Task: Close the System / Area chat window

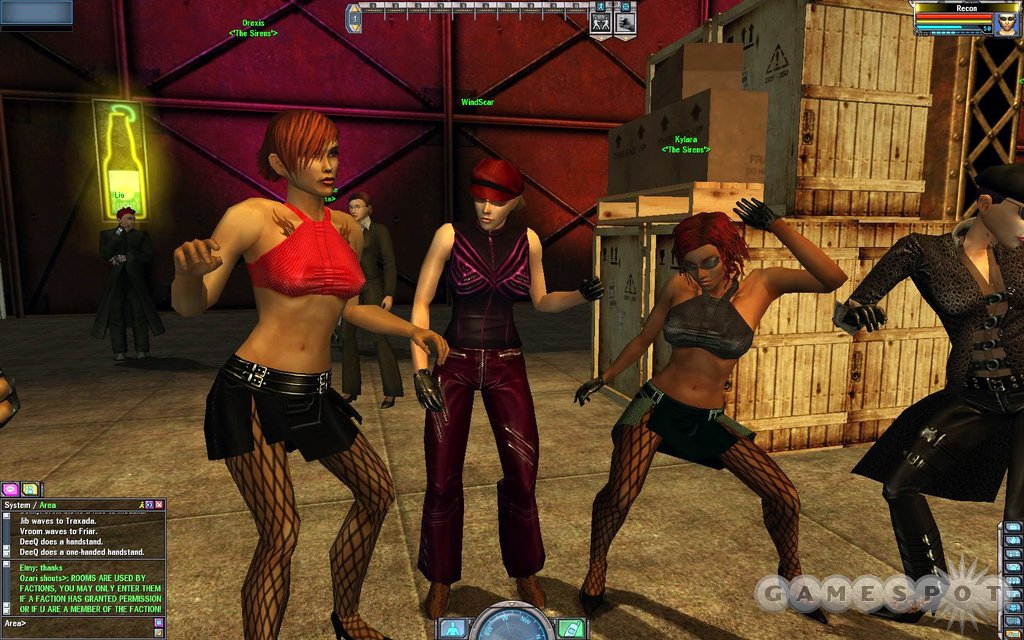Action: (x=158, y=505)
